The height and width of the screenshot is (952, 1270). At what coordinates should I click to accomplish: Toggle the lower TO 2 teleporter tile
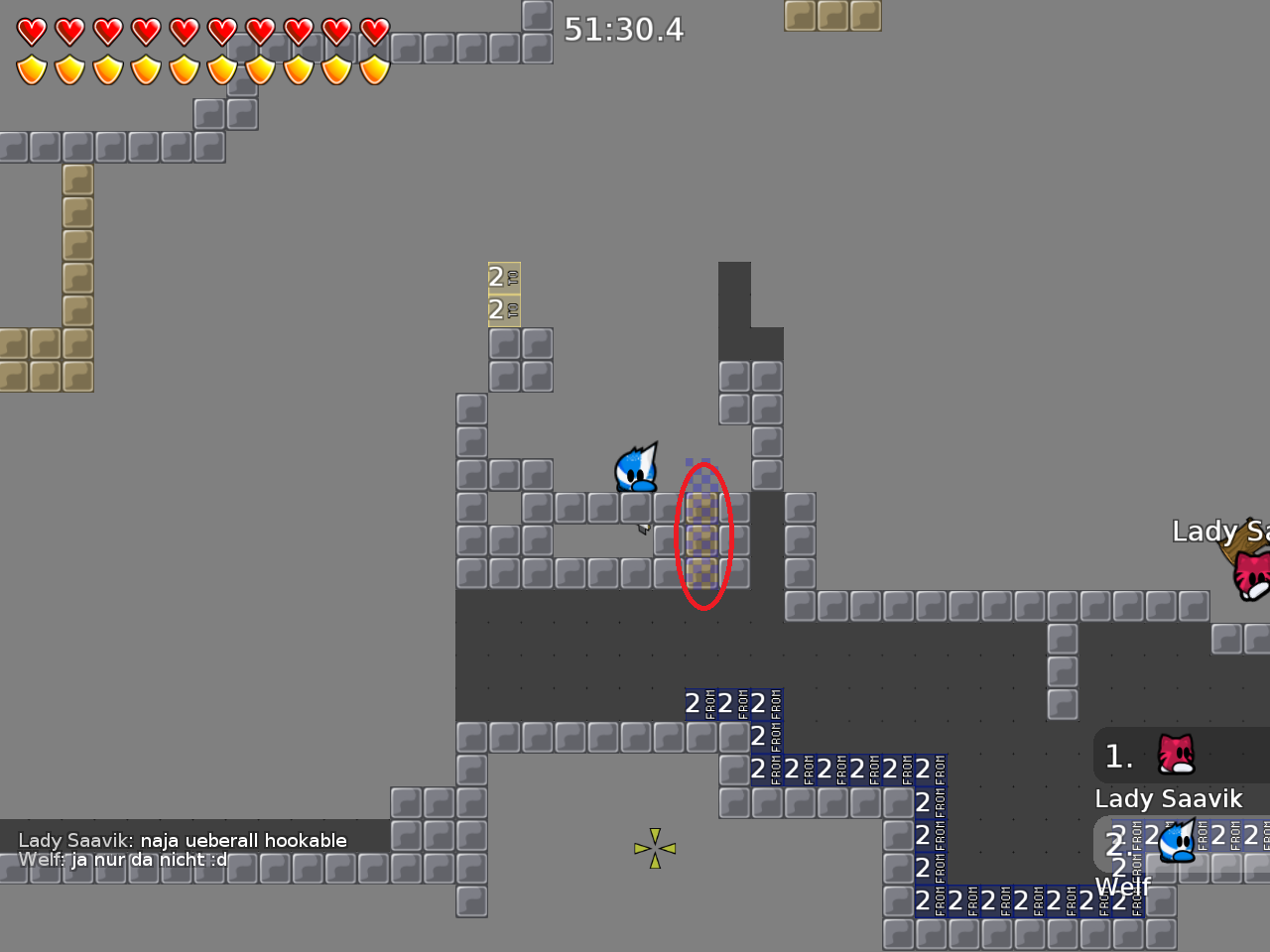pyautogui.click(x=502, y=310)
